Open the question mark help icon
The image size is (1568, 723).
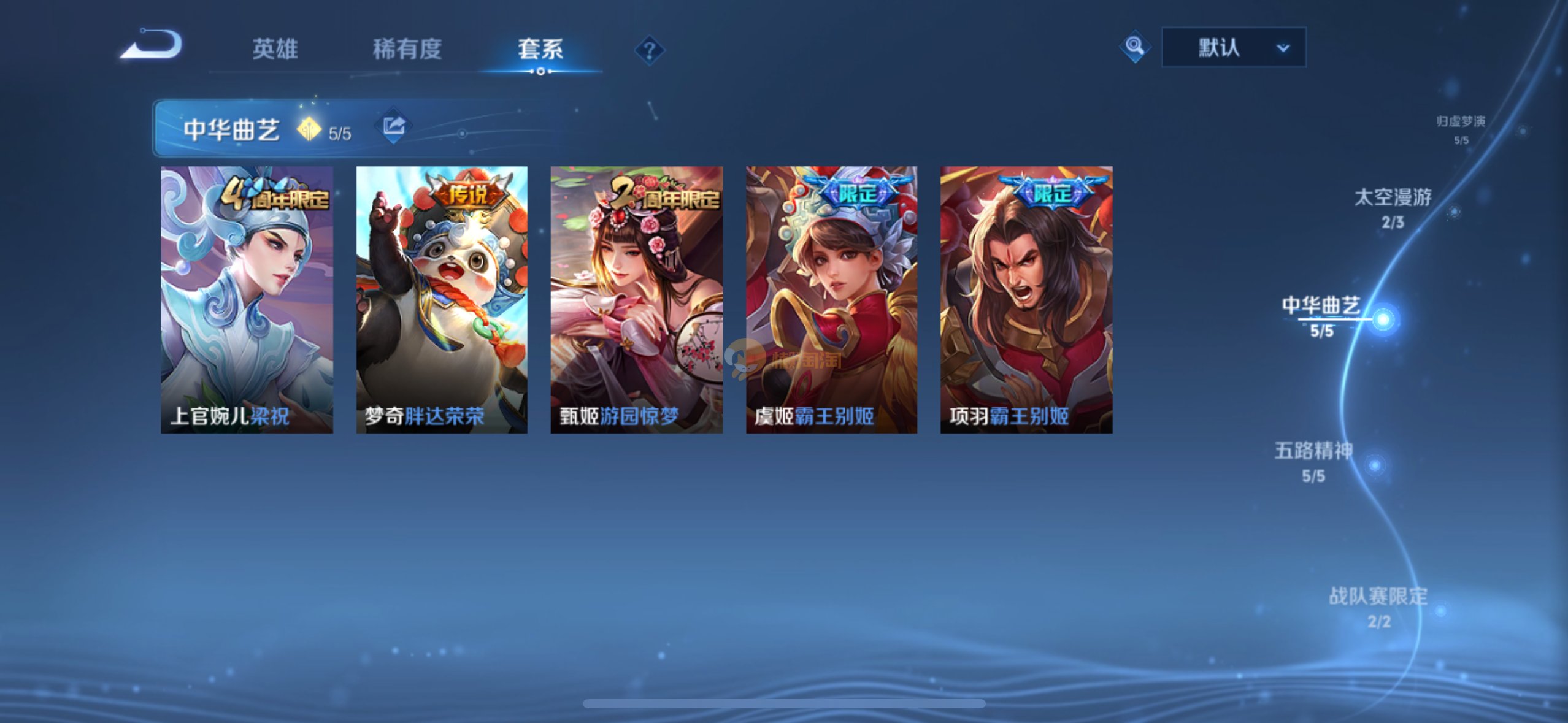tap(649, 50)
